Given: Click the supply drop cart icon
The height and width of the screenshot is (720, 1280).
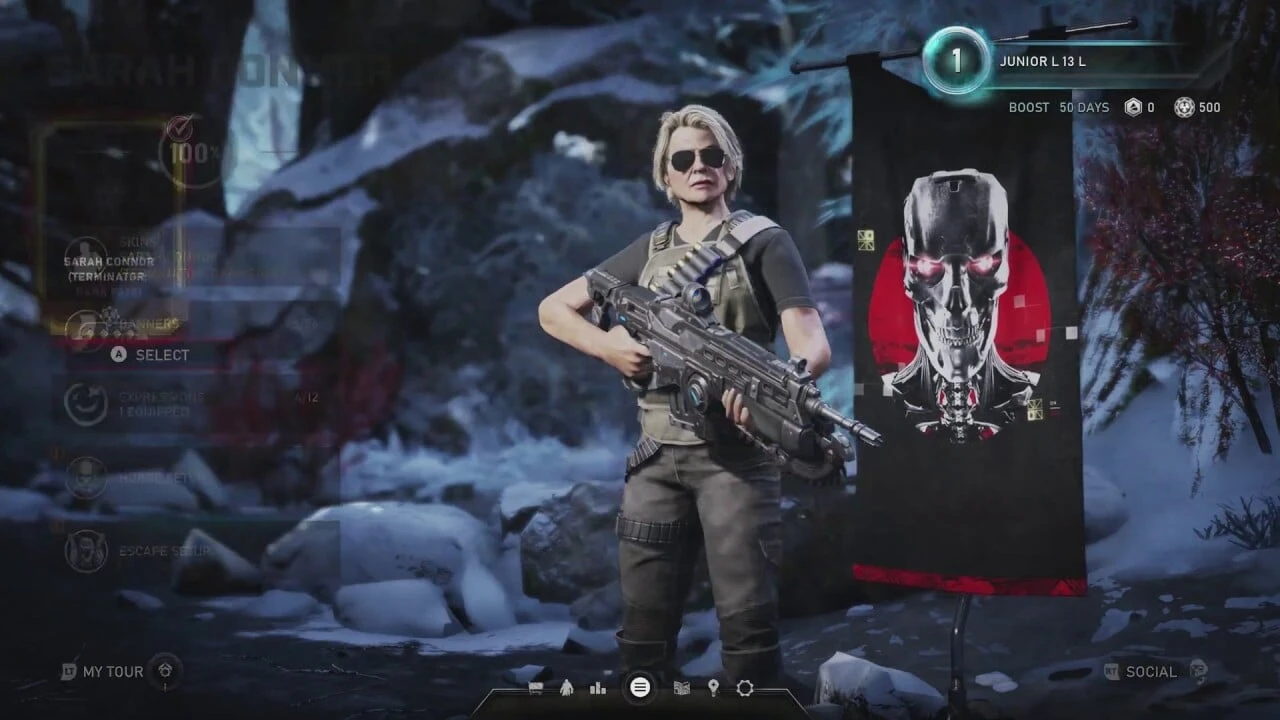Looking at the screenshot, I should pyautogui.click(x=538, y=688).
